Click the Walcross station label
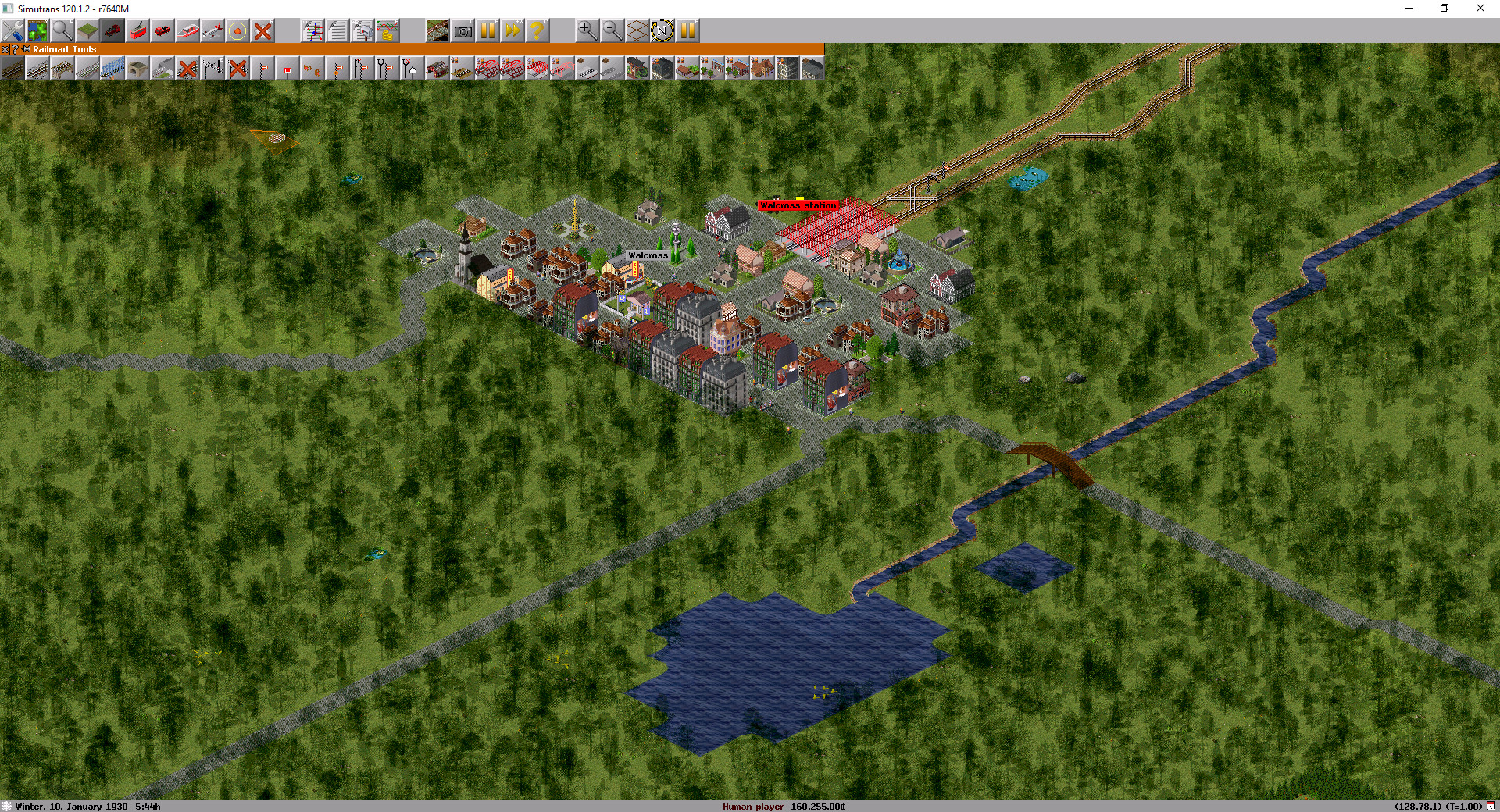Image resolution: width=1500 pixels, height=812 pixels. (798, 205)
